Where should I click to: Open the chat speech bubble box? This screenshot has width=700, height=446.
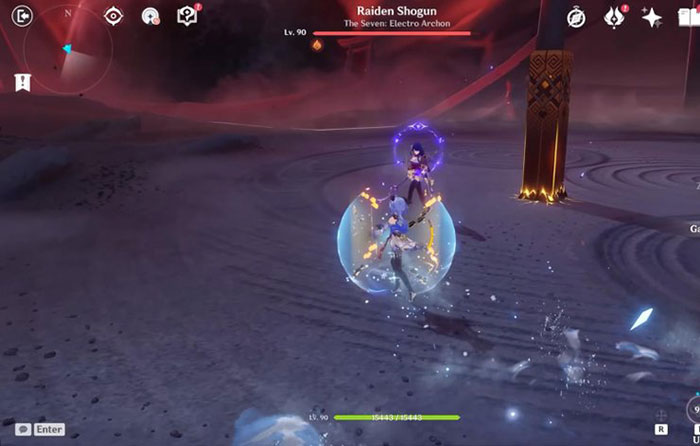pyautogui.click(x=40, y=429)
